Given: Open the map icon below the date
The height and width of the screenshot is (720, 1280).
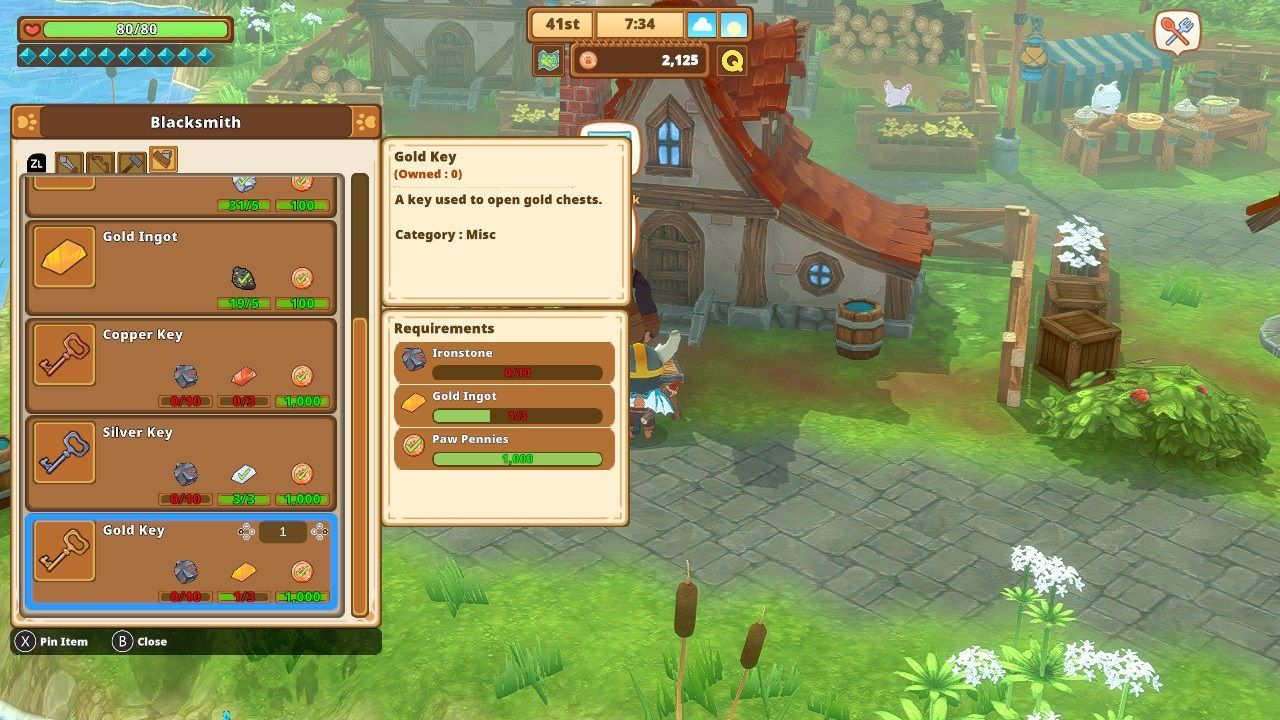Looking at the screenshot, I should pyautogui.click(x=549, y=60).
